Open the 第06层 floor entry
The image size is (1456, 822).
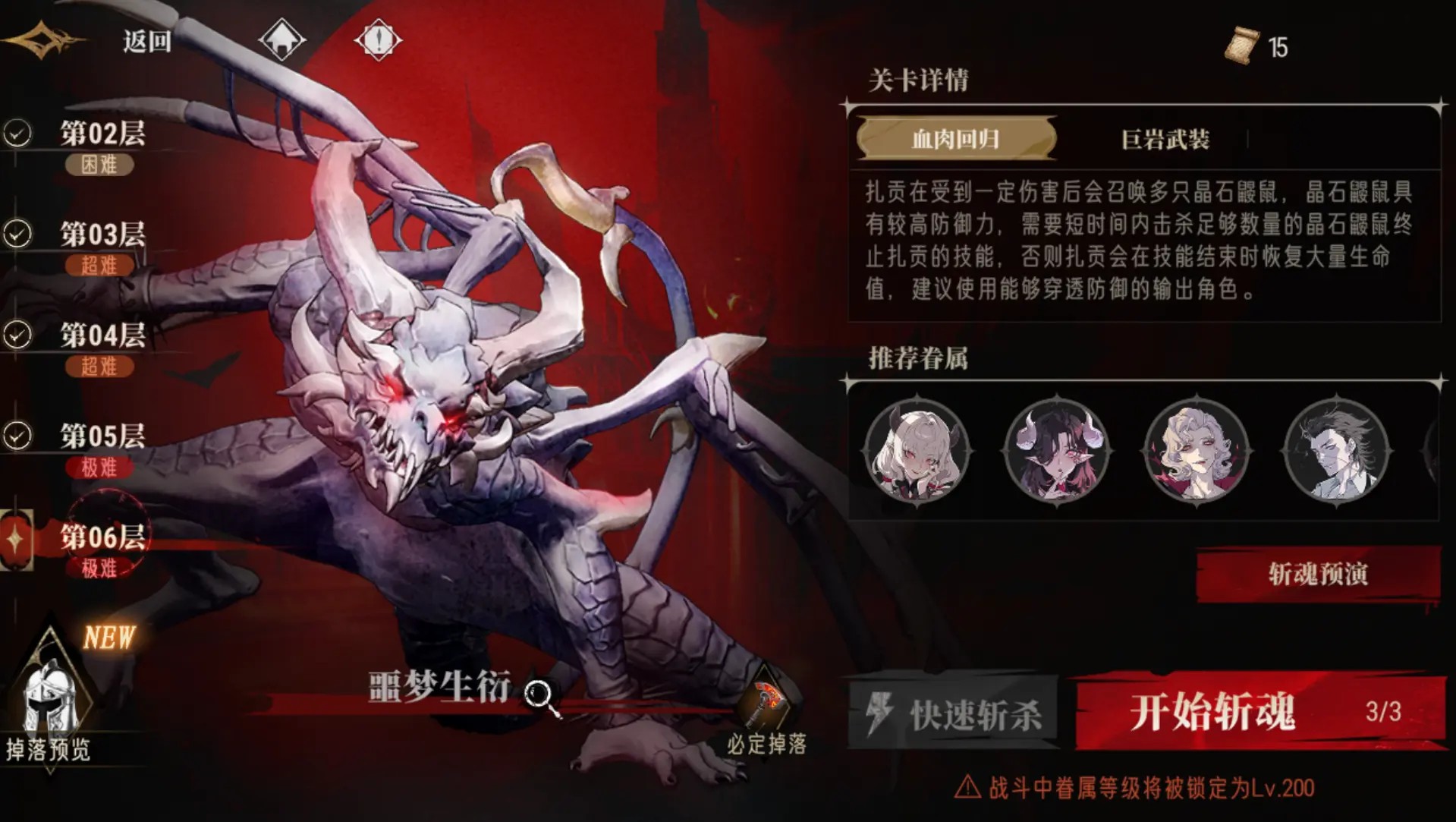click(x=102, y=535)
